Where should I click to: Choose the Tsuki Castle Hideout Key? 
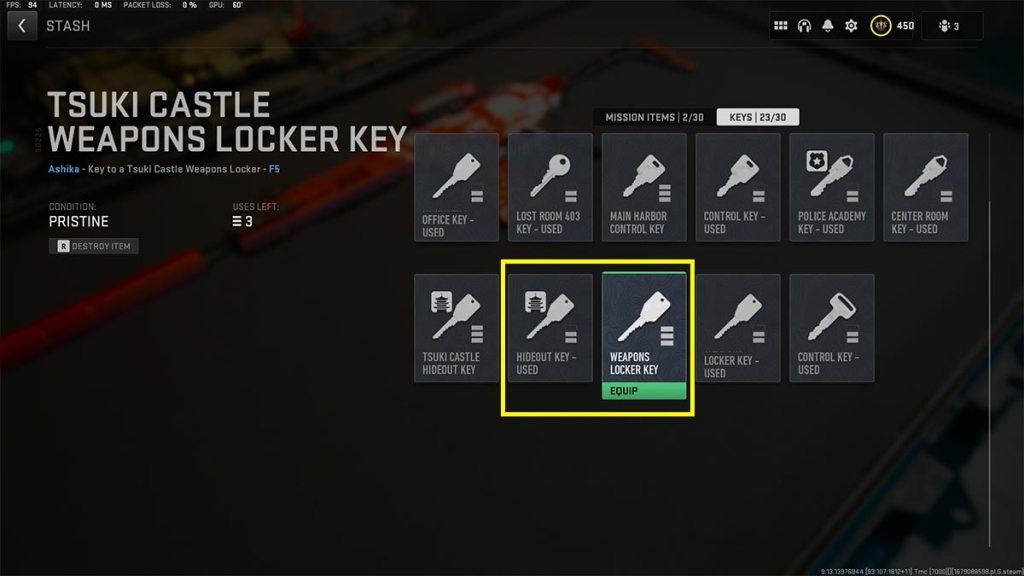tap(457, 329)
